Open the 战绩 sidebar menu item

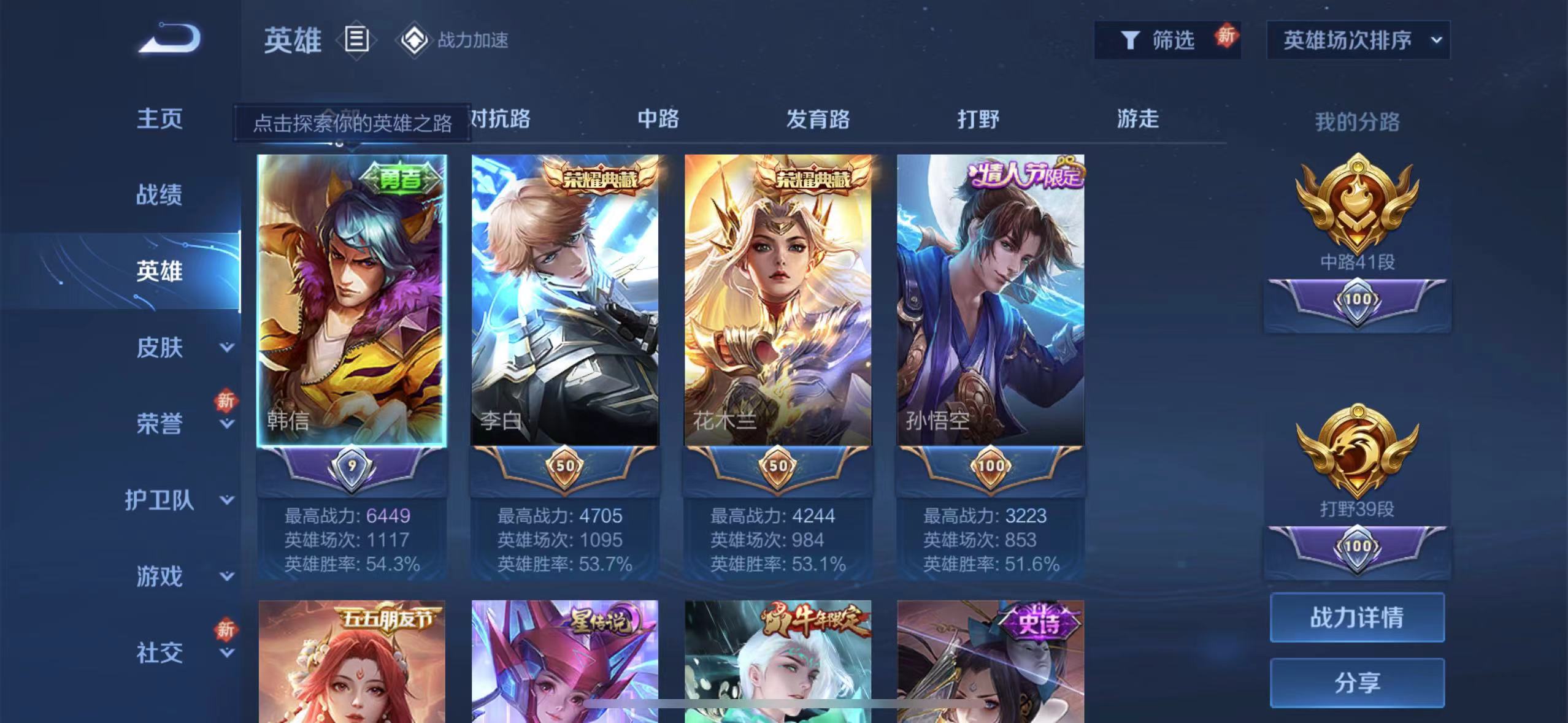pyautogui.click(x=158, y=194)
